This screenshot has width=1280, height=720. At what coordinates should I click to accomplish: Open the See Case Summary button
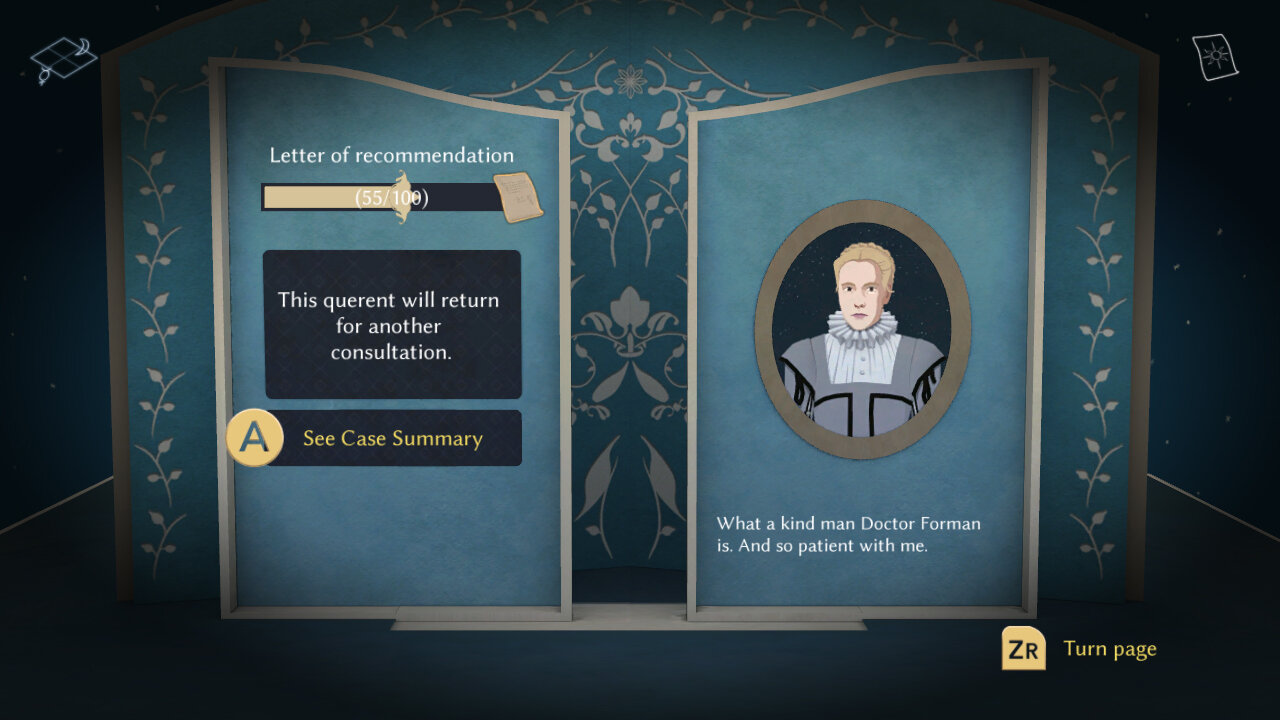click(392, 439)
